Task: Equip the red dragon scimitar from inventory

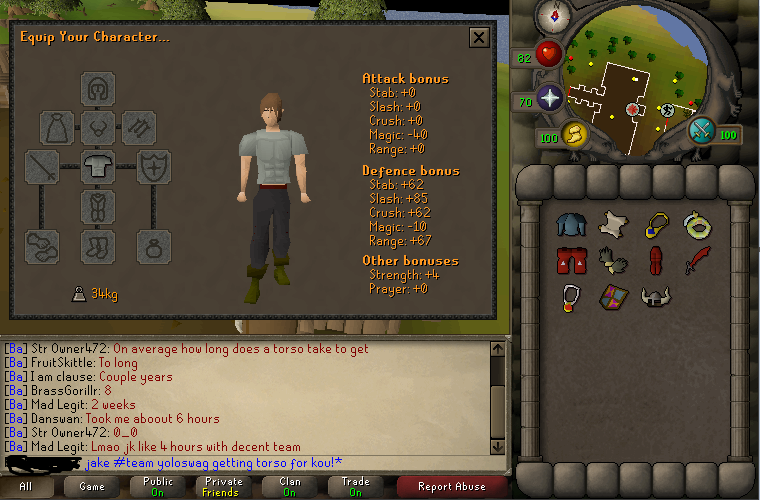Action: tap(696, 260)
